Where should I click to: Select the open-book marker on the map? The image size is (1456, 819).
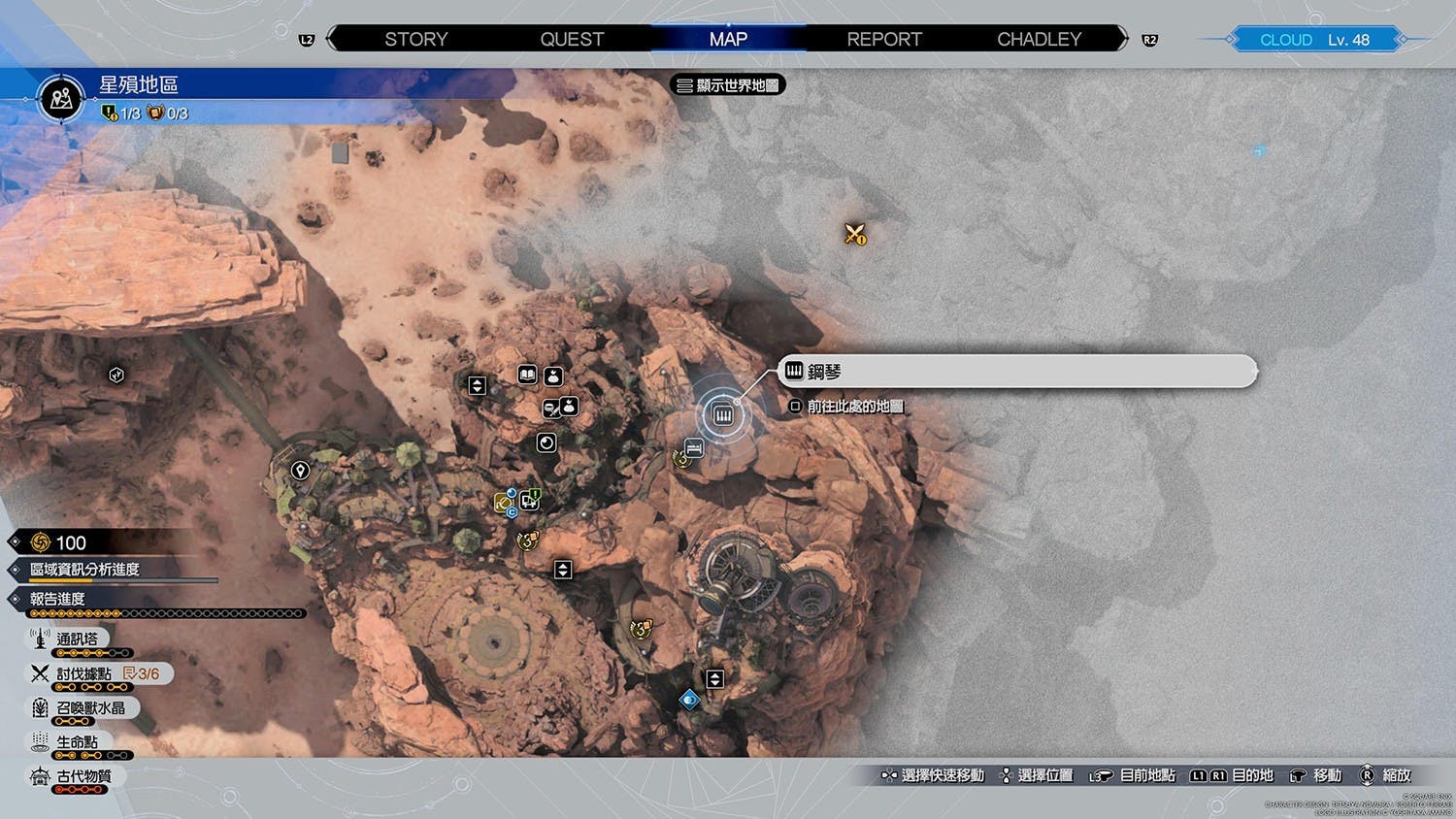click(527, 375)
